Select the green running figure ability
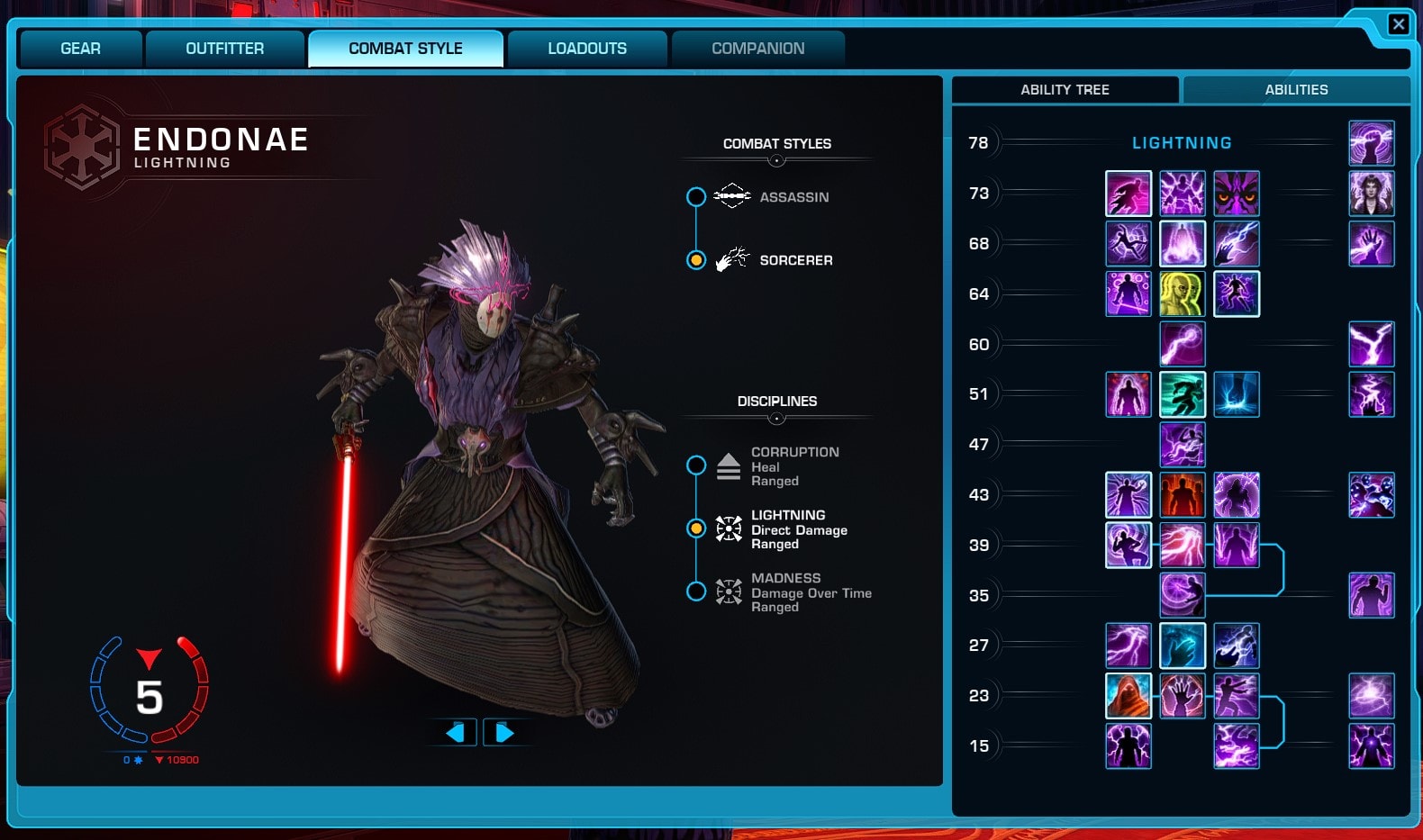The height and width of the screenshot is (840, 1423). [1182, 394]
